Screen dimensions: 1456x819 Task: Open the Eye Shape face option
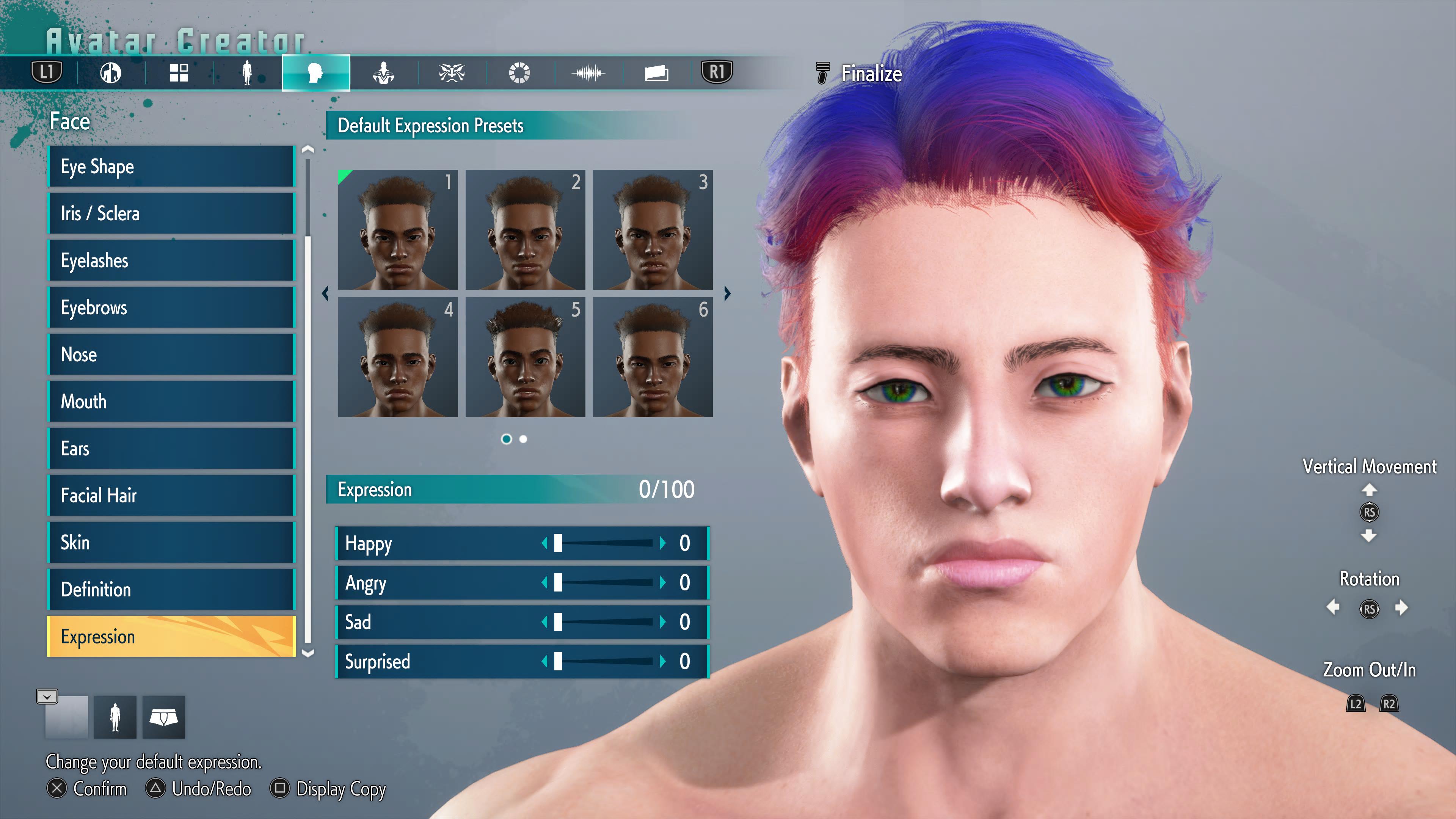(171, 167)
